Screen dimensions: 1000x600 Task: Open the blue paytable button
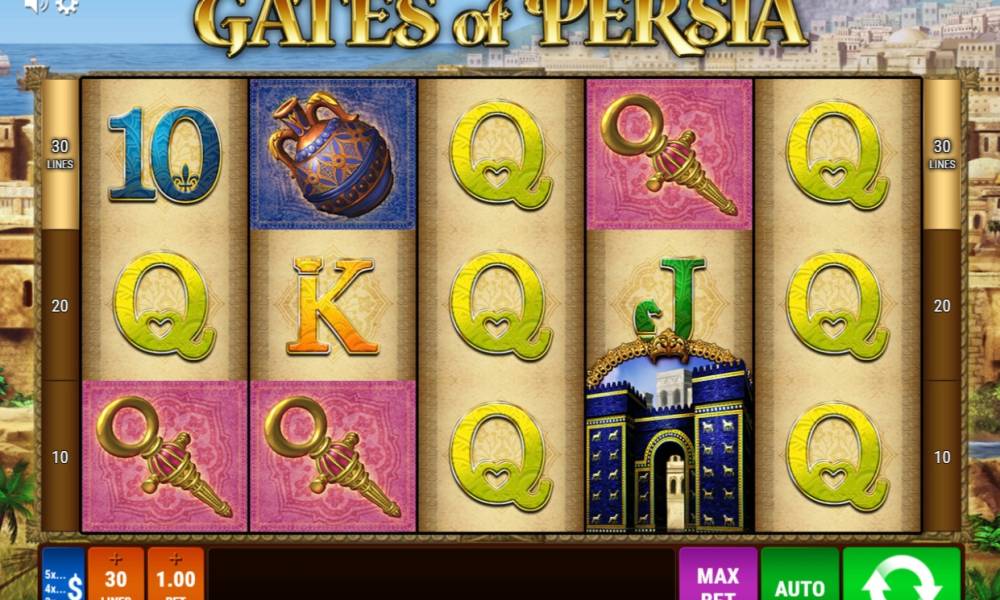coord(62,576)
